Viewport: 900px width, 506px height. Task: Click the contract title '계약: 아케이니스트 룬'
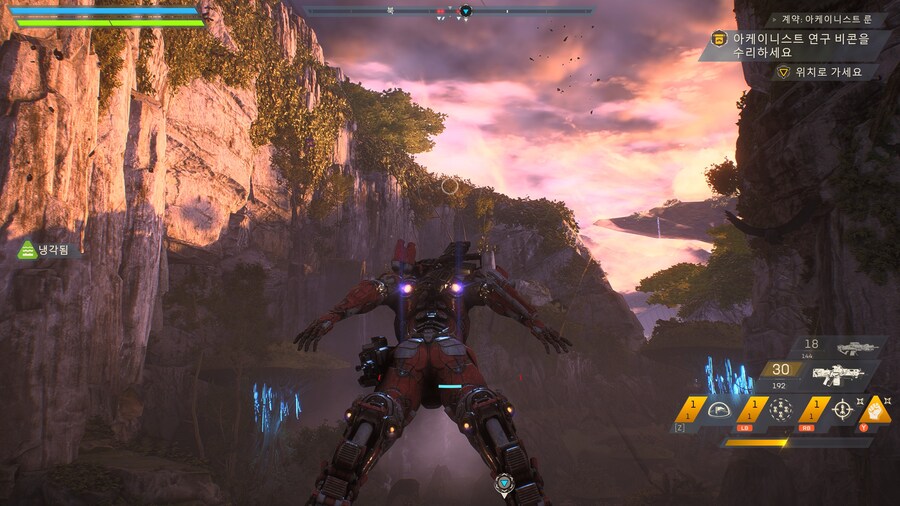pyautogui.click(x=826, y=19)
